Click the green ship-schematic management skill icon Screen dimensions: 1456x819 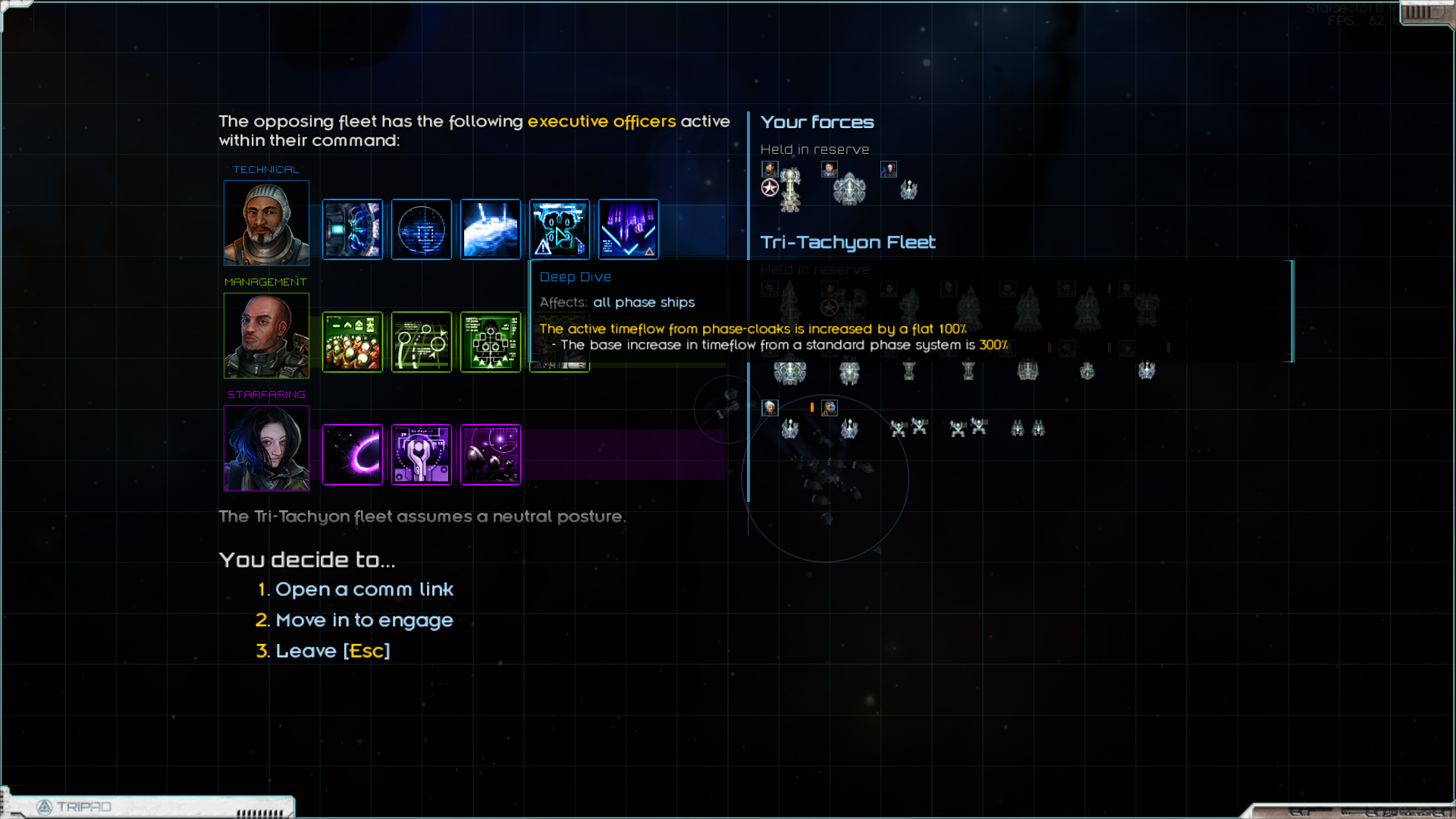pos(491,342)
